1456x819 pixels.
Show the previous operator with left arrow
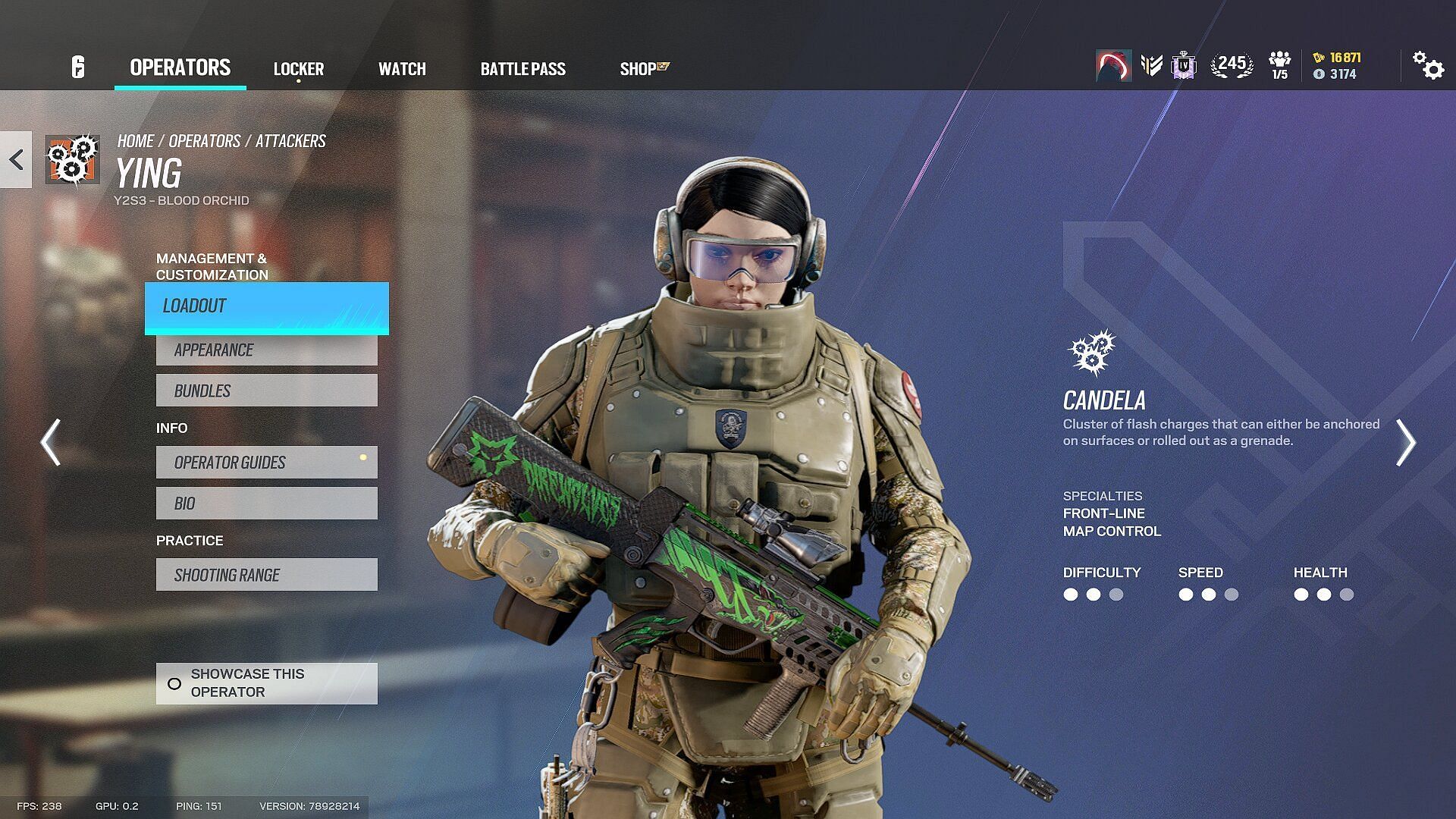tap(51, 442)
